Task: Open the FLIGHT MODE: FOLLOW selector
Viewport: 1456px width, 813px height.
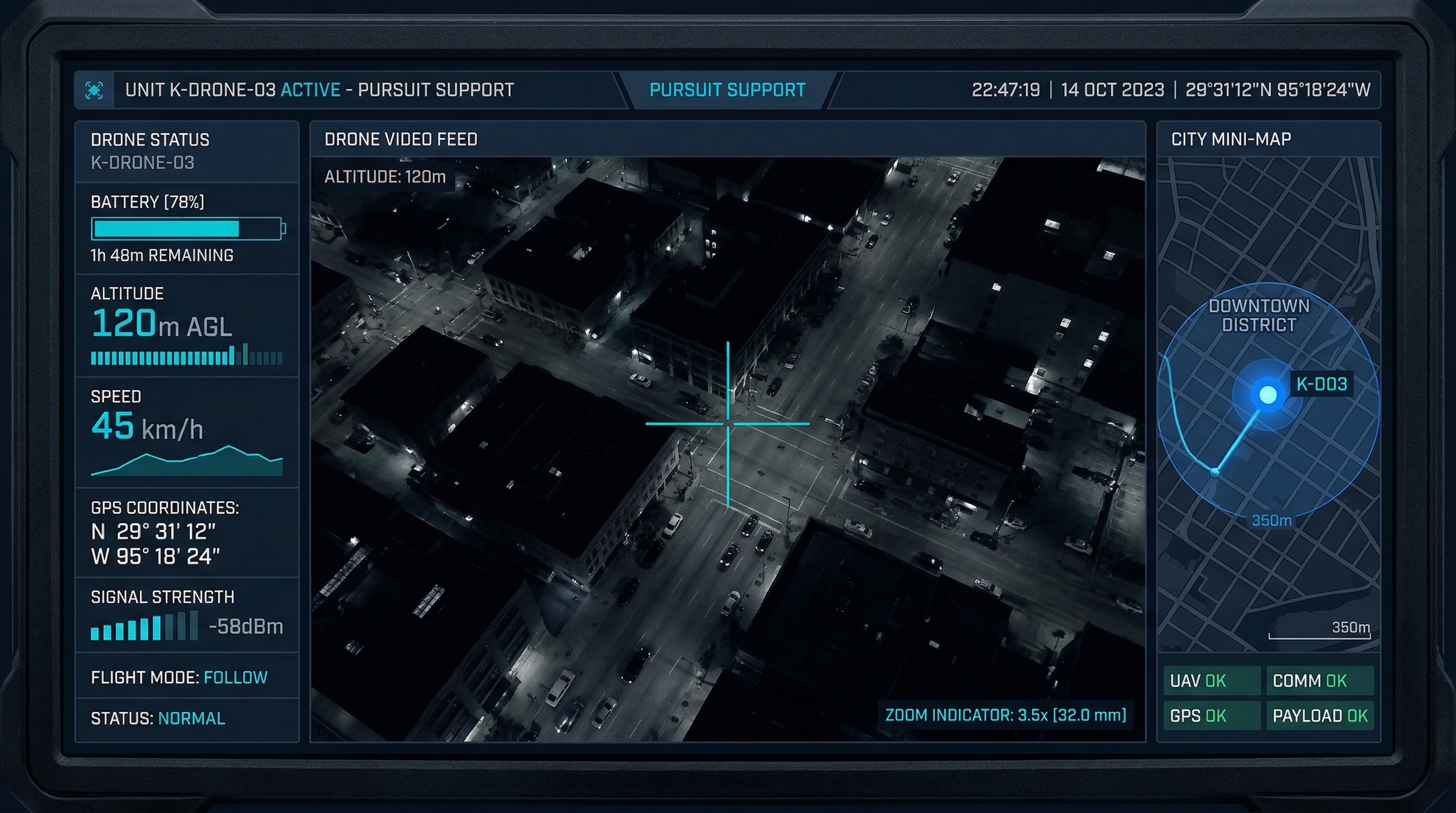Action: pos(179,677)
